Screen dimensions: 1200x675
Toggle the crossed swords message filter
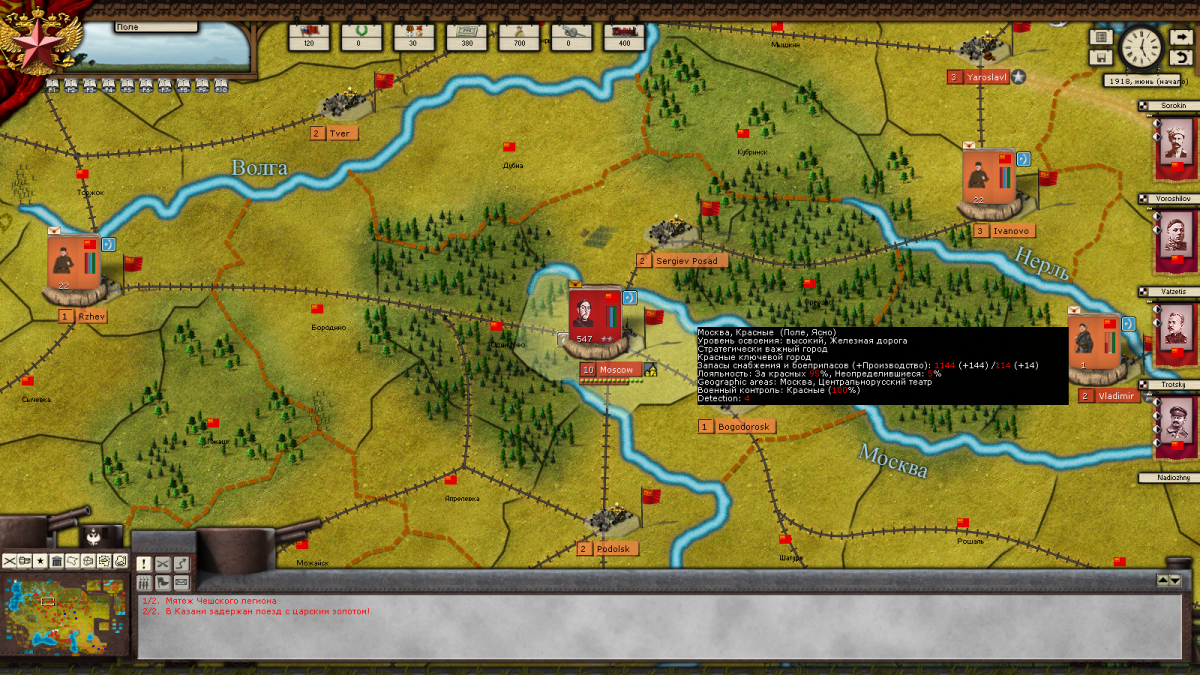pos(162,564)
